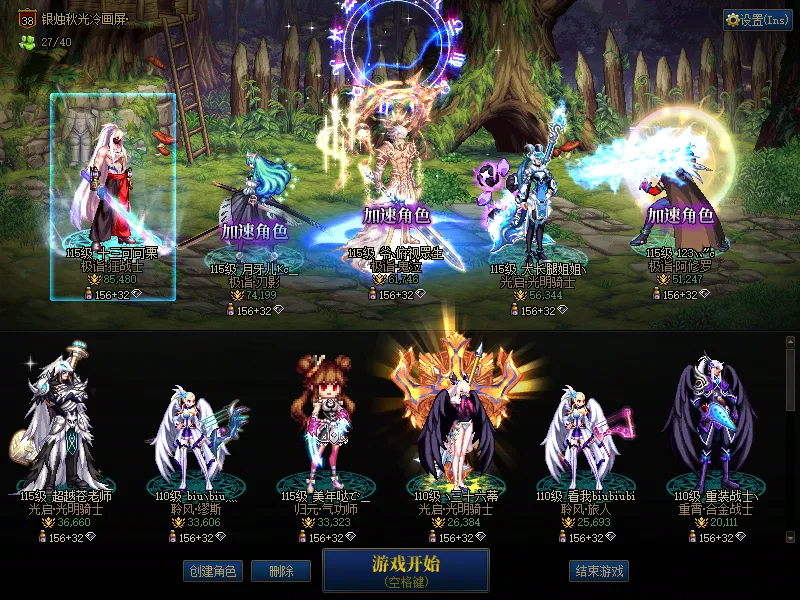Open 创建角色 to create a character
The height and width of the screenshot is (600, 800).
point(211,571)
